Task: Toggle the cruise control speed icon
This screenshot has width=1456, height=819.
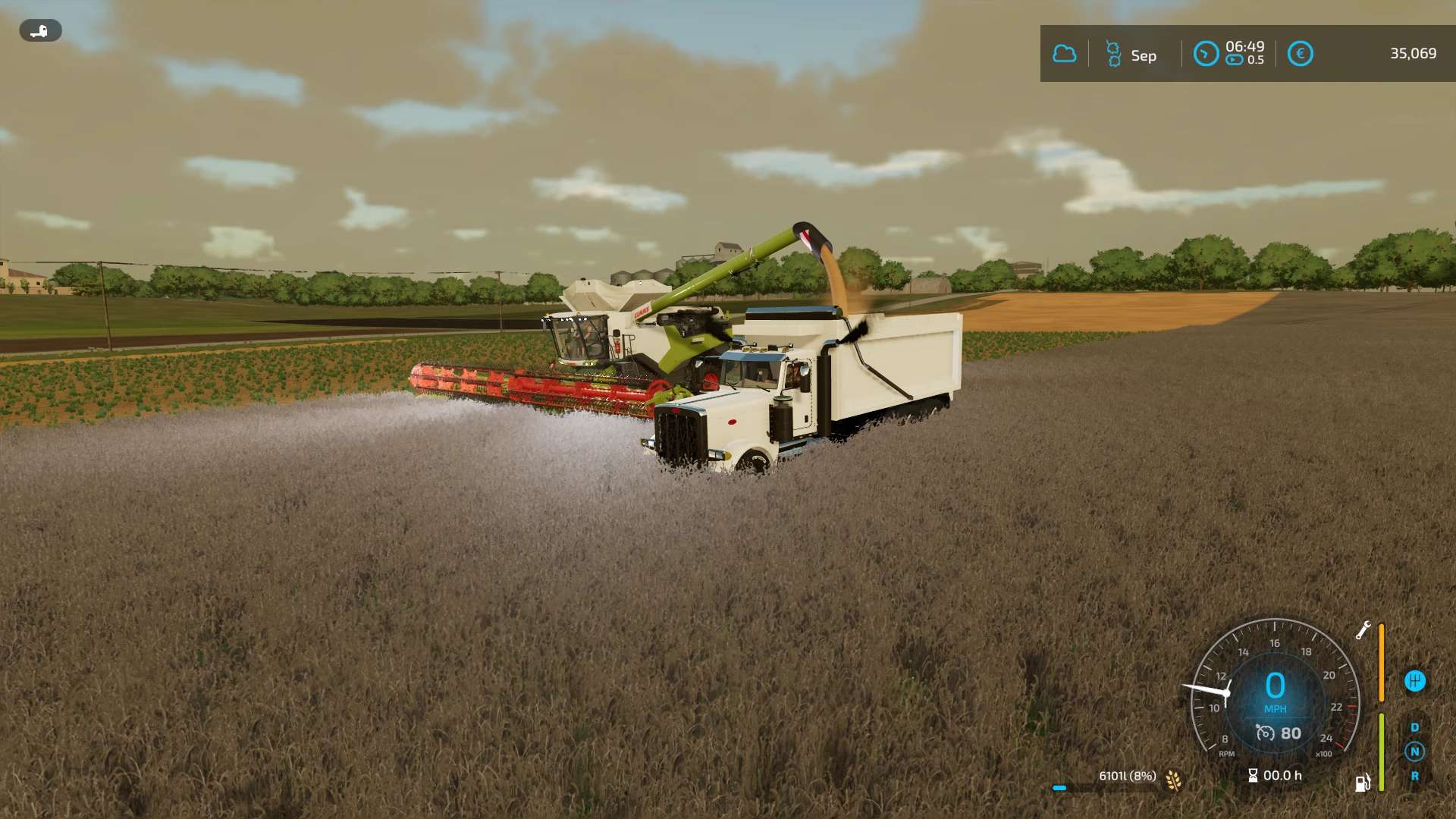Action: pos(1265,733)
